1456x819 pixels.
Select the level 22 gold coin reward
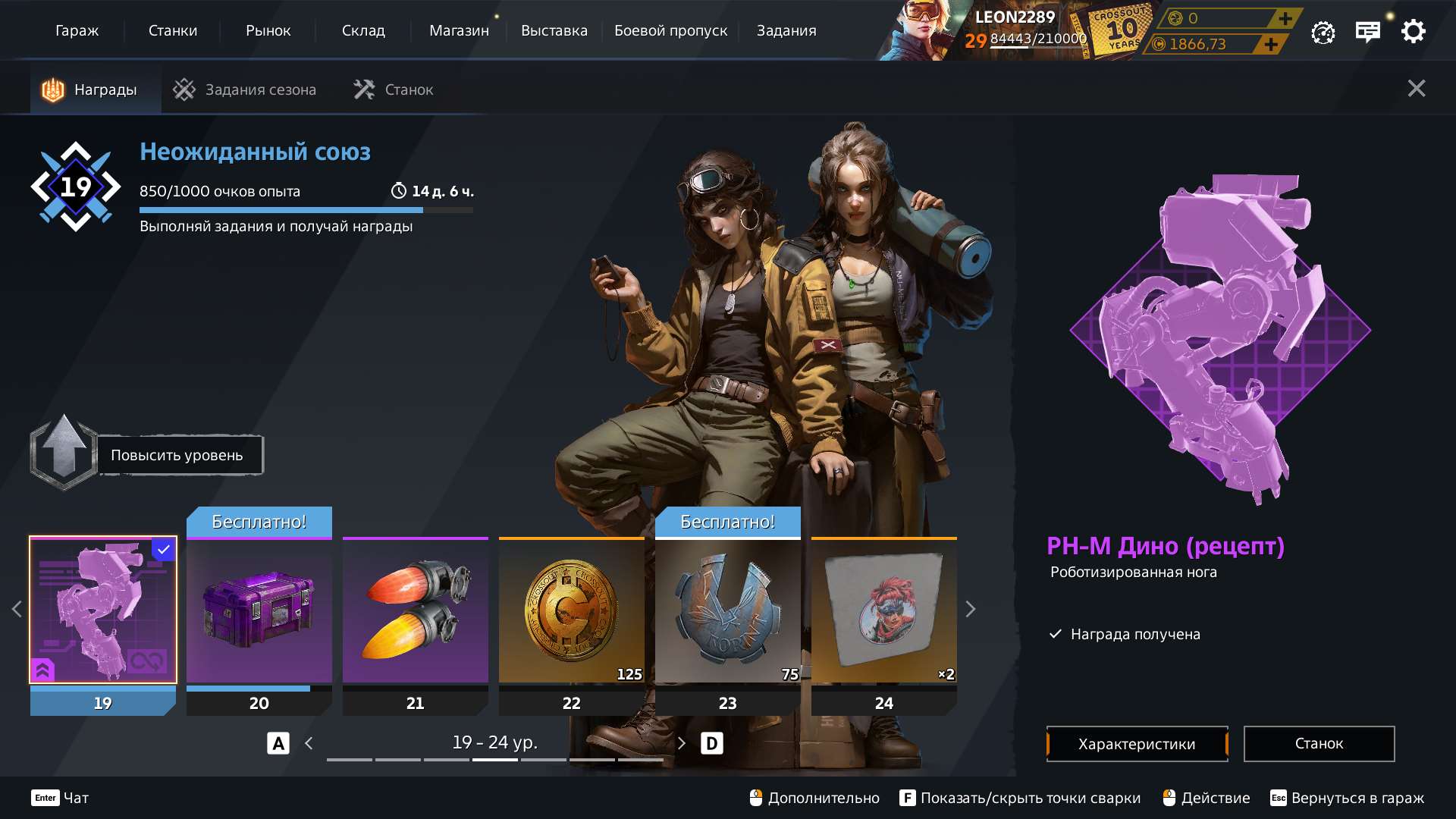tap(572, 610)
